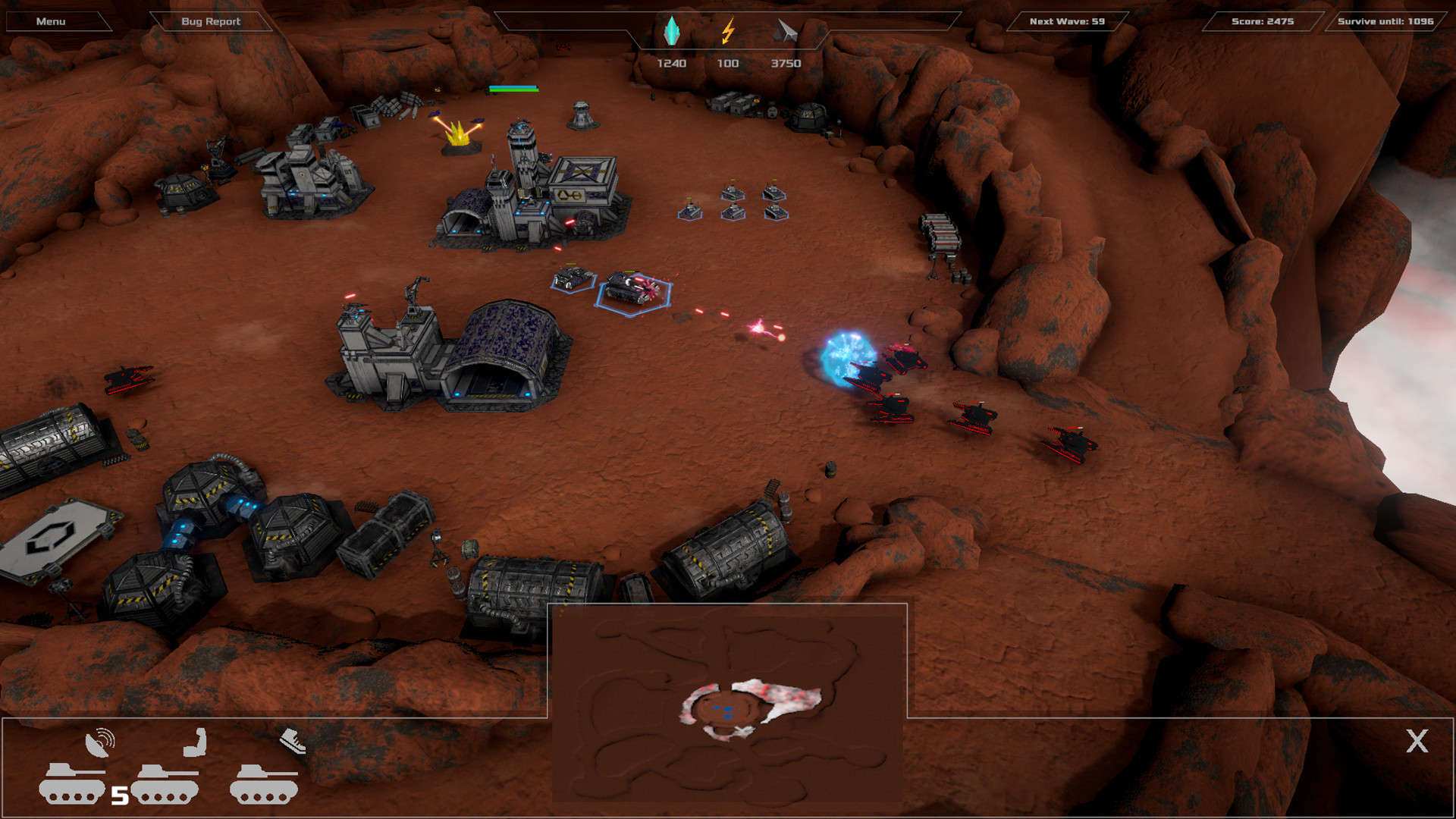Open the Menu
Screen dimensions: 1456x819
(x=50, y=21)
